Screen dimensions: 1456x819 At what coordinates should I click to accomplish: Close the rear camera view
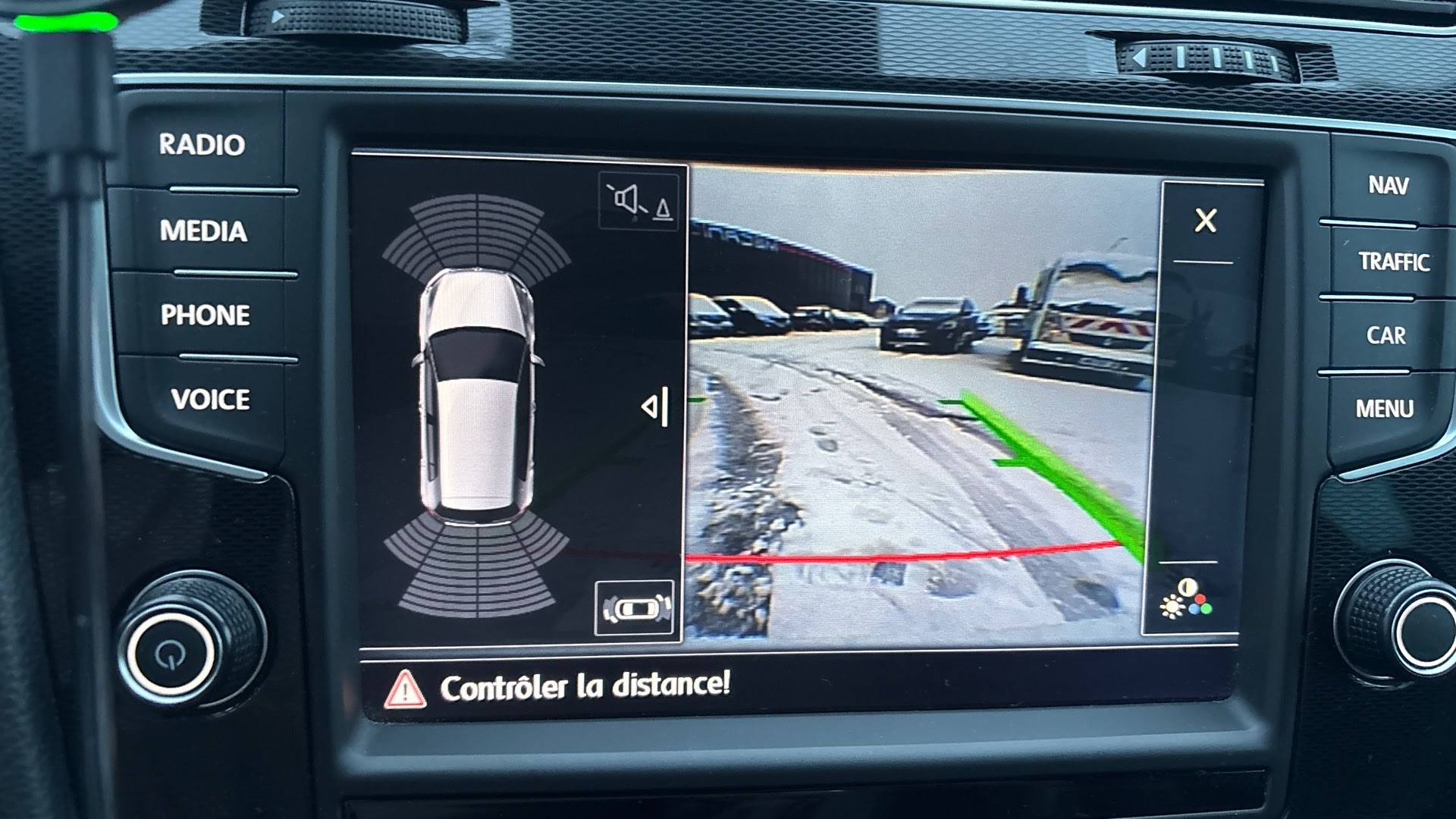(1205, 221)
